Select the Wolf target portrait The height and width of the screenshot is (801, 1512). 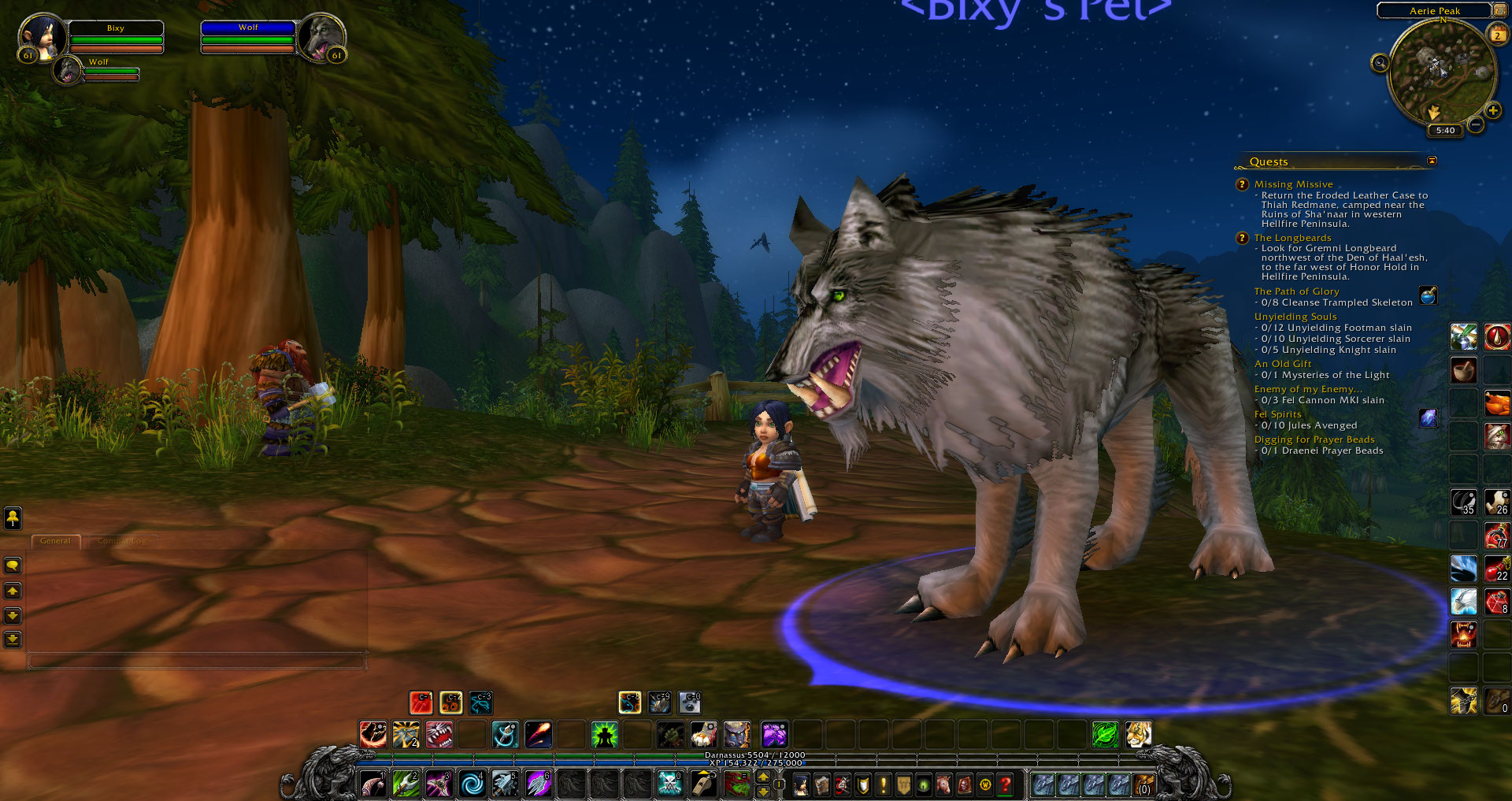point(321,37)
